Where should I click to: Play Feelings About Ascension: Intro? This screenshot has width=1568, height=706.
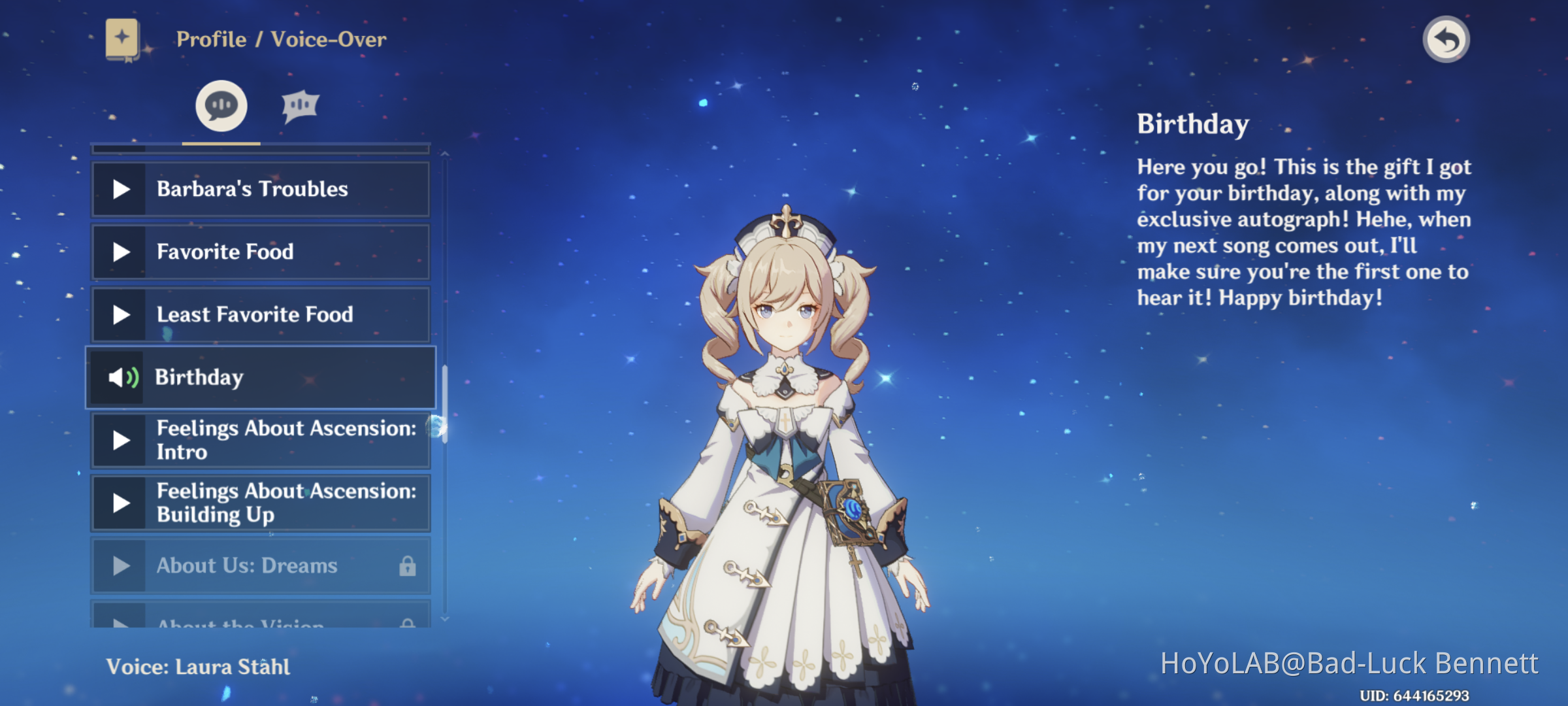click(120, 440)
